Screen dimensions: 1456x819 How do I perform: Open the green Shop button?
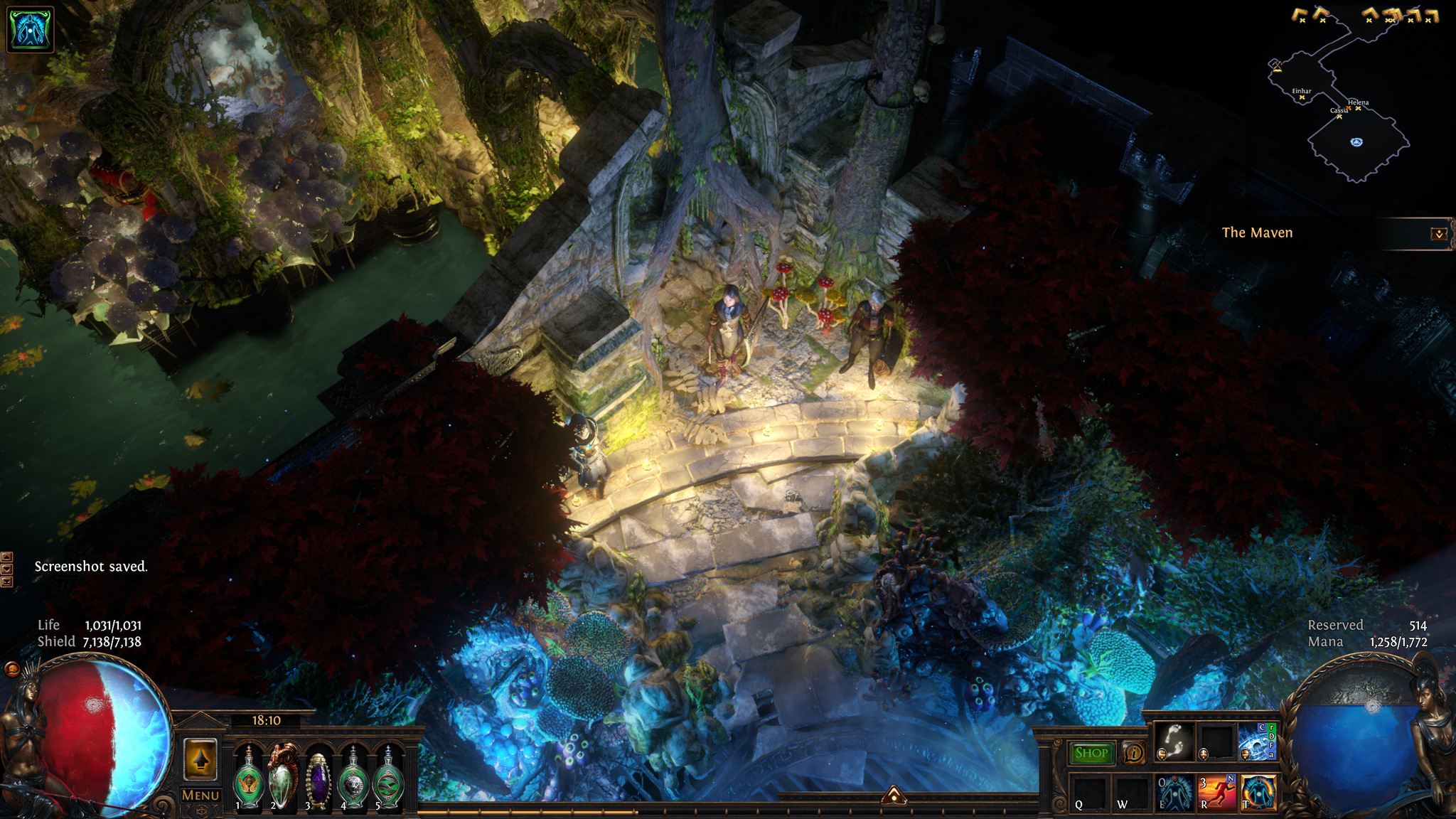pos(1091,753)
